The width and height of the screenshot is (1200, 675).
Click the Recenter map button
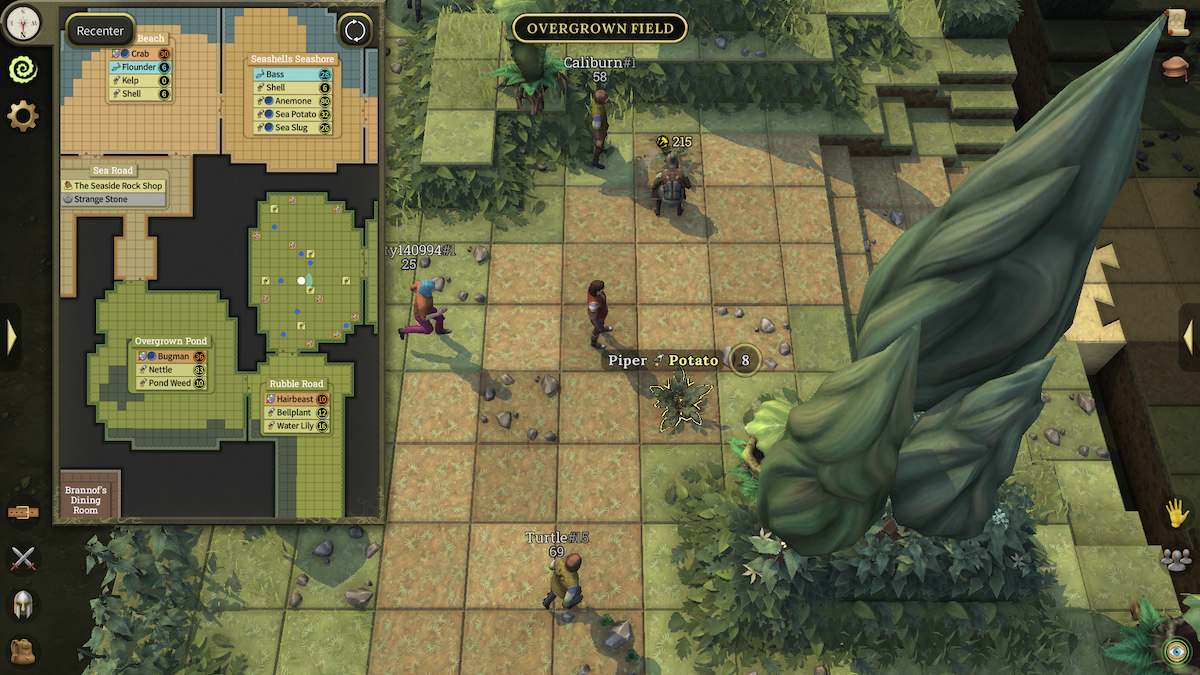click(x=100, y=31)
